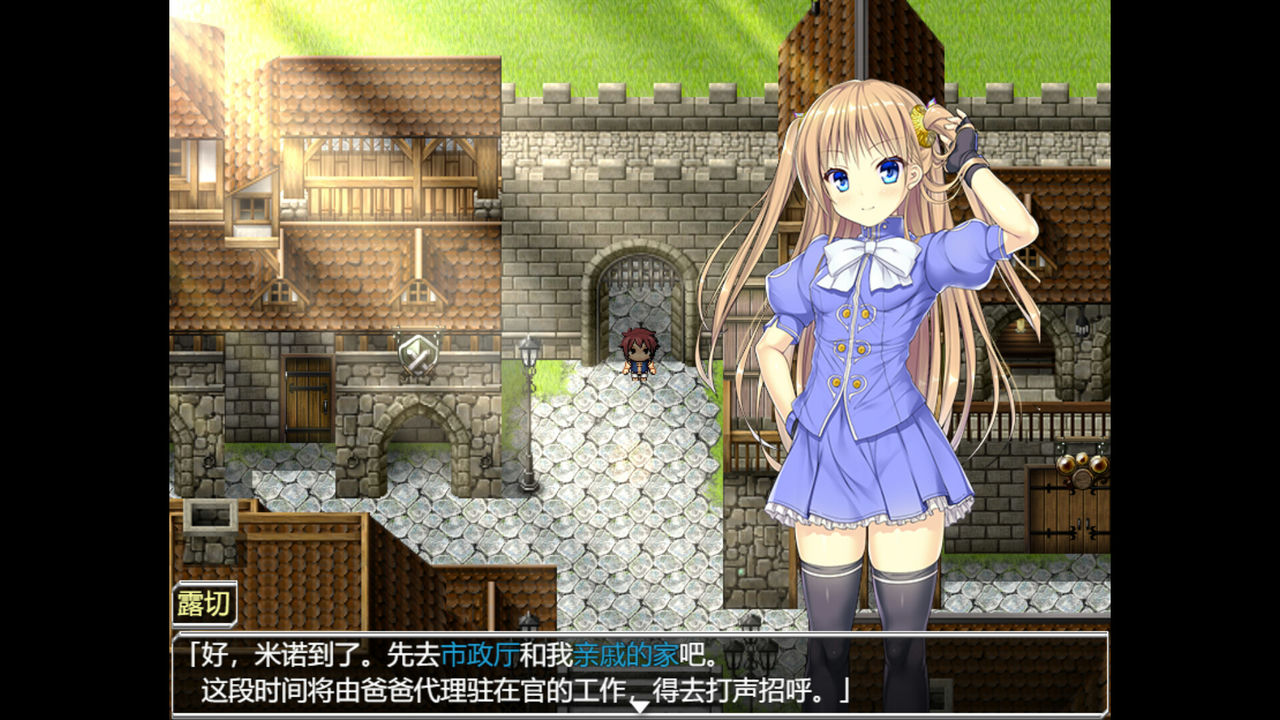Open 亲戚的家 highlighted text link
Image resolution: width=1280 pixels, height=720 pixels.
click(x=625, y=651)
